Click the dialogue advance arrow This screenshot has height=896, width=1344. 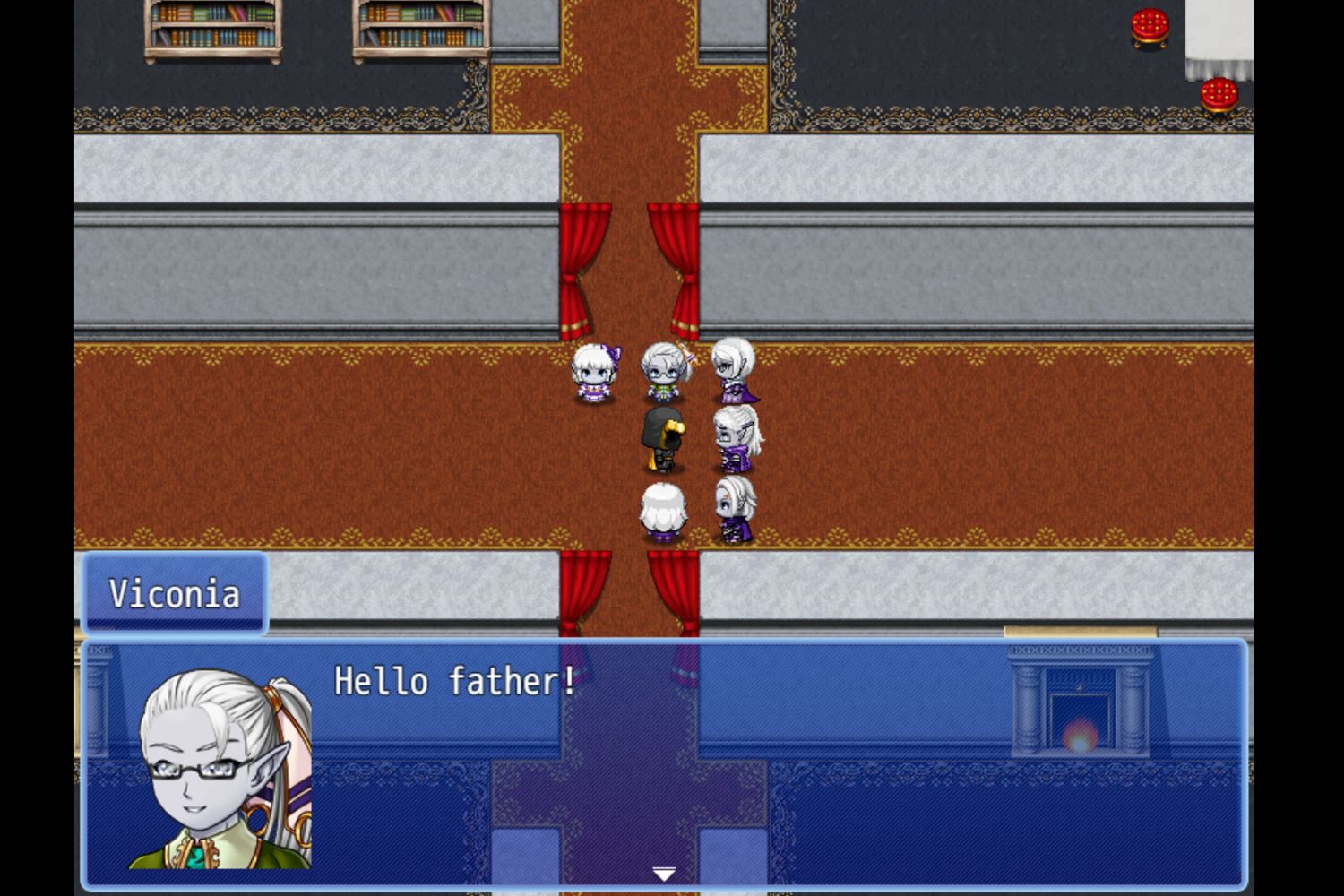pos(665,871)
